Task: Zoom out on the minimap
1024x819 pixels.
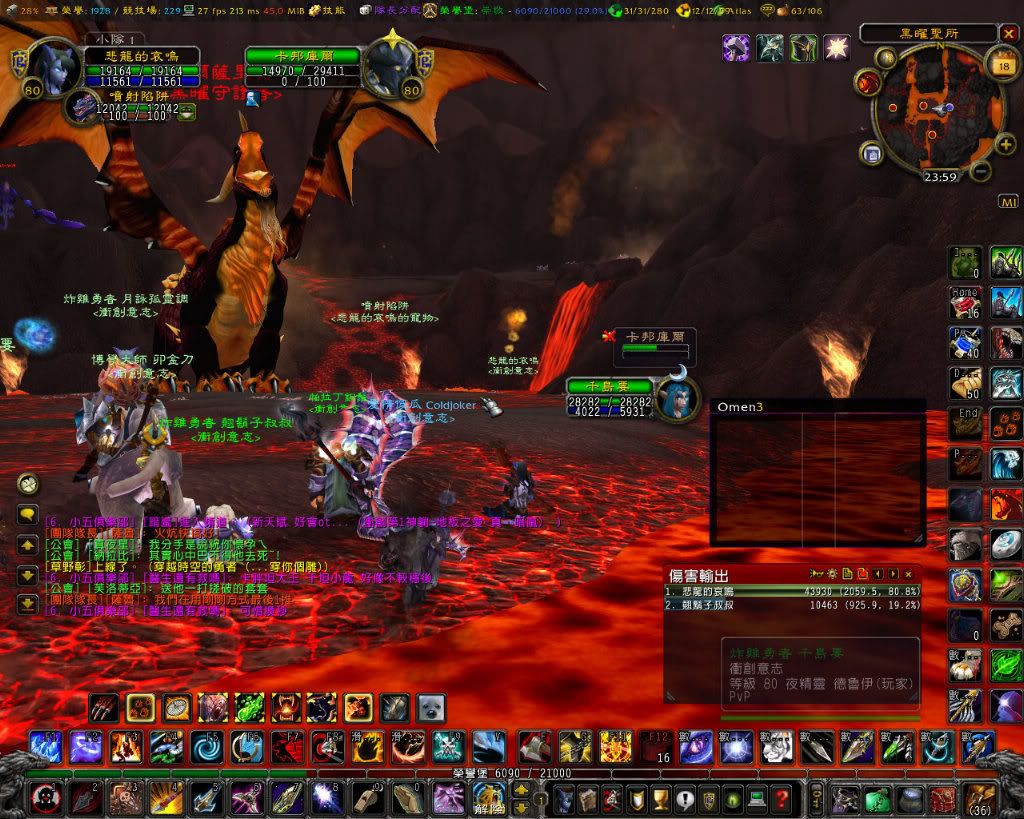Action: click(981, 170)
